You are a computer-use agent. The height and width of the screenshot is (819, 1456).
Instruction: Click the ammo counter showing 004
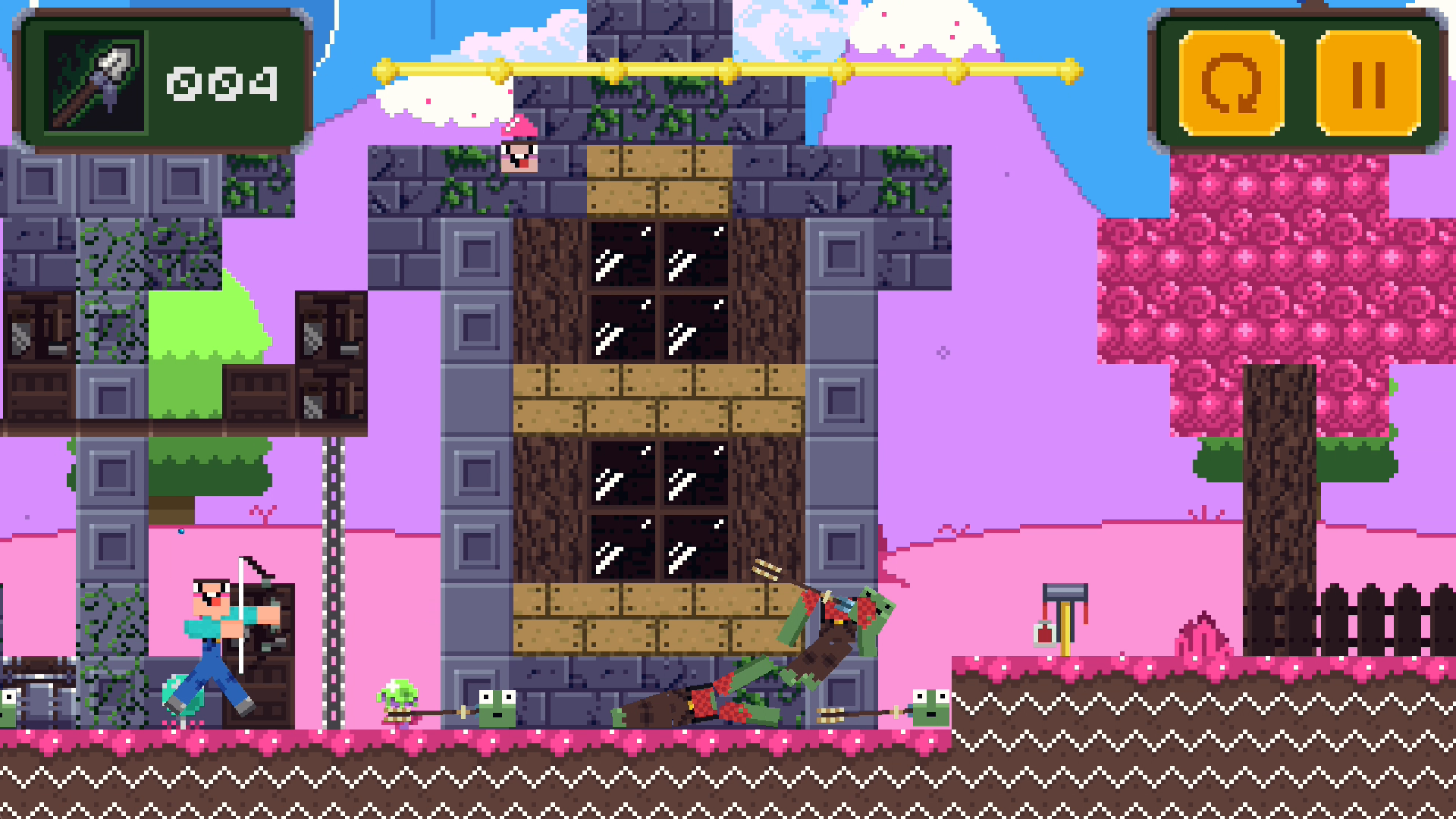[221, 85]
